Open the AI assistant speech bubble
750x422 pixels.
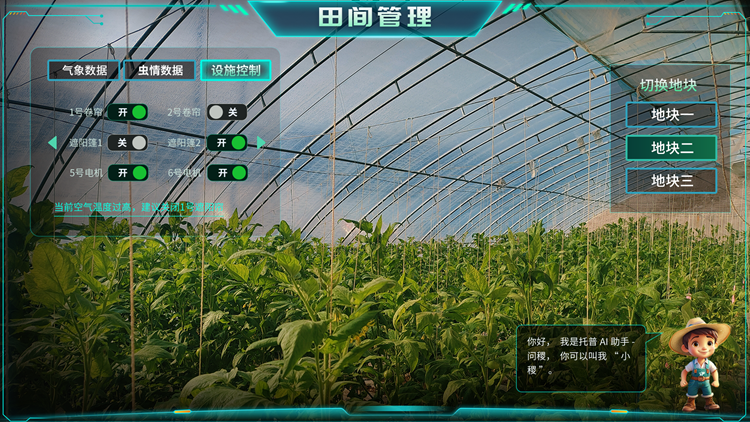point(581,356)
